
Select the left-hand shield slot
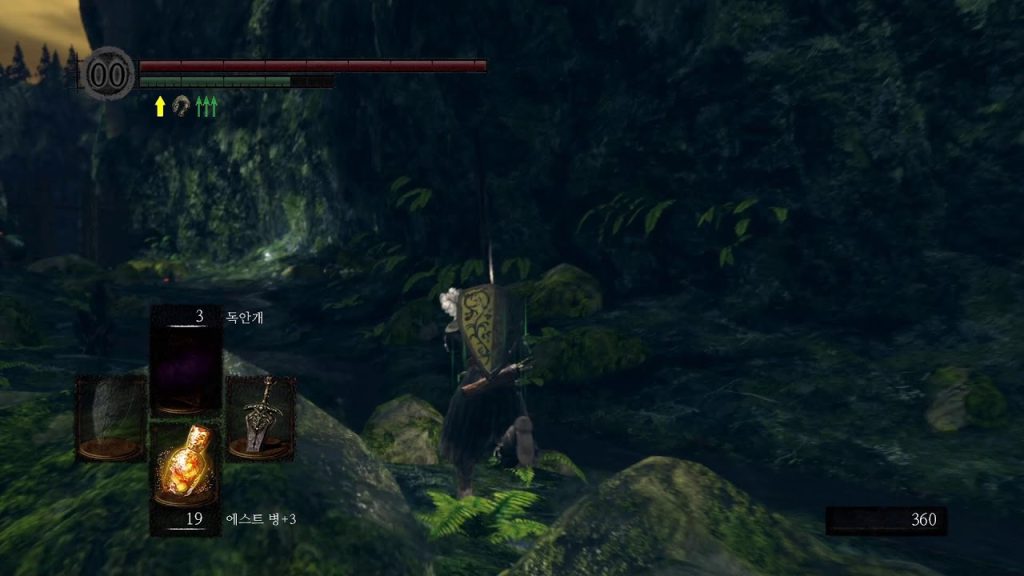point(111,417)
